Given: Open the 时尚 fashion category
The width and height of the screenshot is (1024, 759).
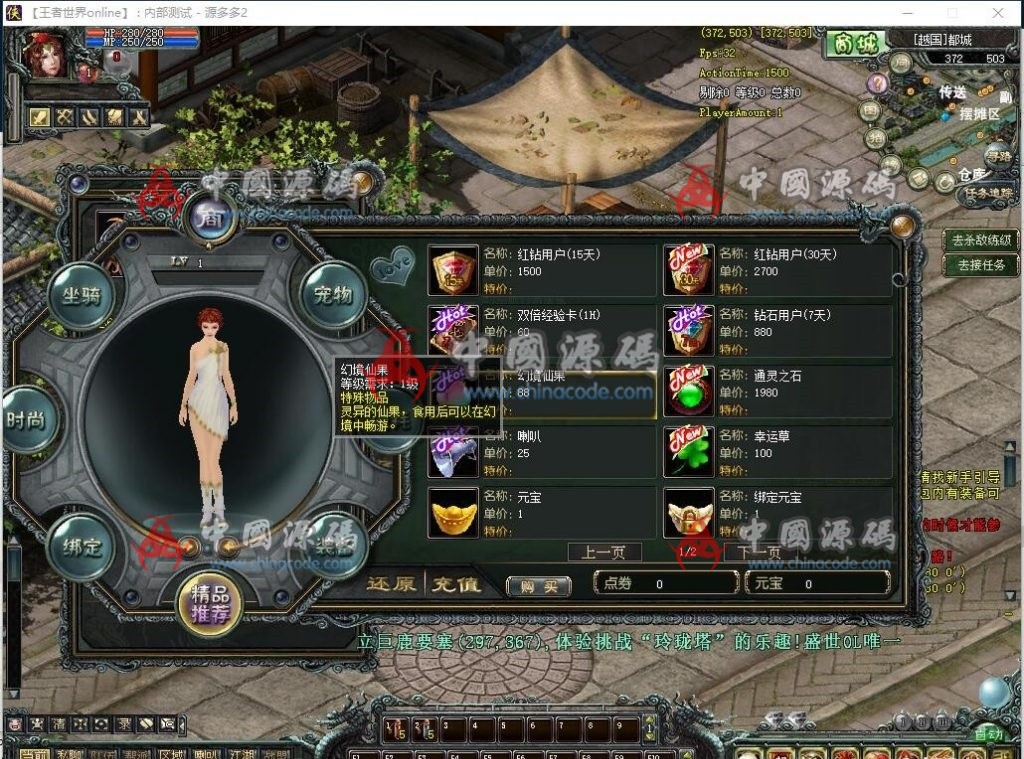Looking at the screenshot, I should coord(27,420).
